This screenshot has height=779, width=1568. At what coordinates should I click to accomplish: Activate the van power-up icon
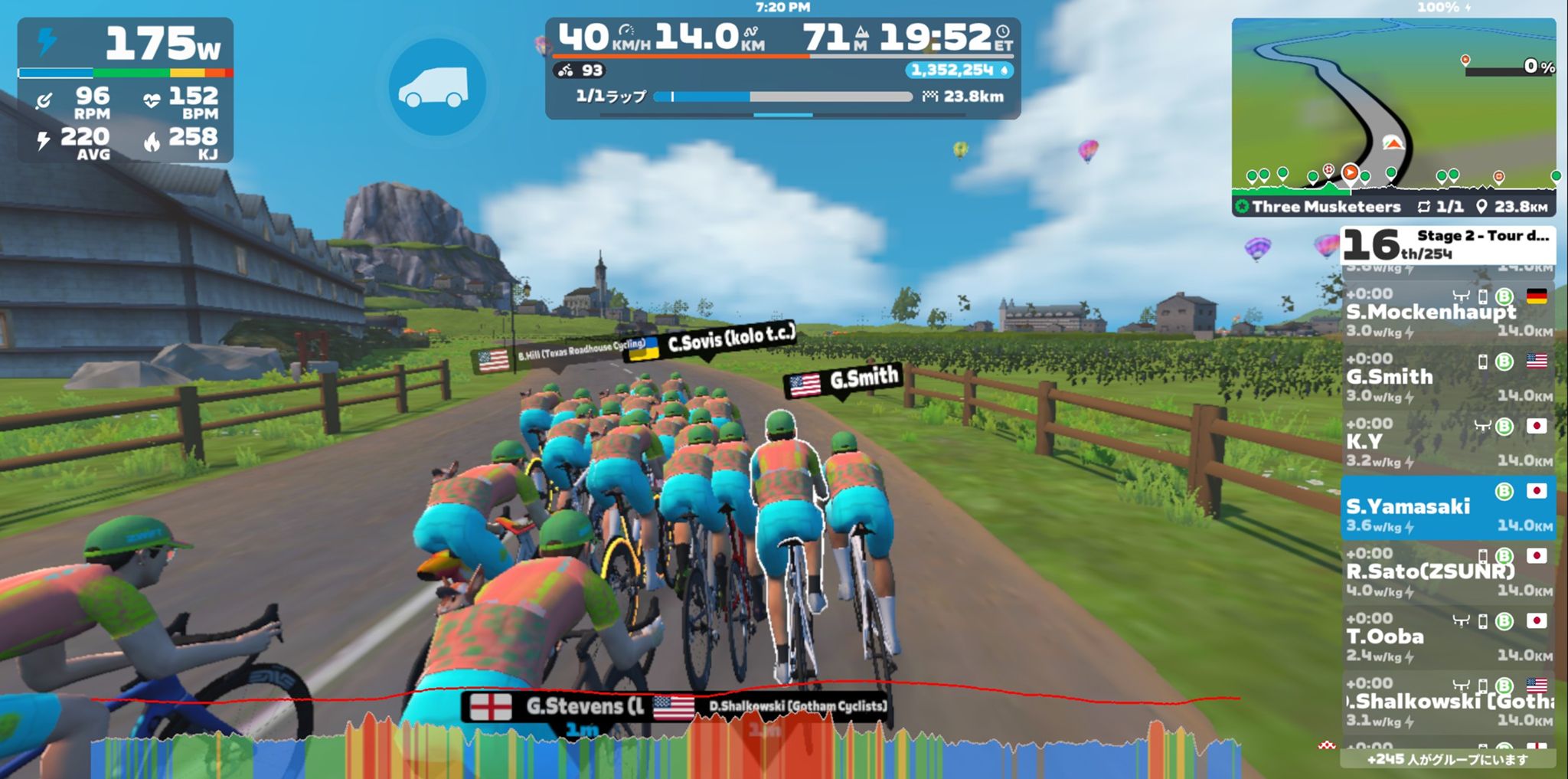tap(437, 87)
